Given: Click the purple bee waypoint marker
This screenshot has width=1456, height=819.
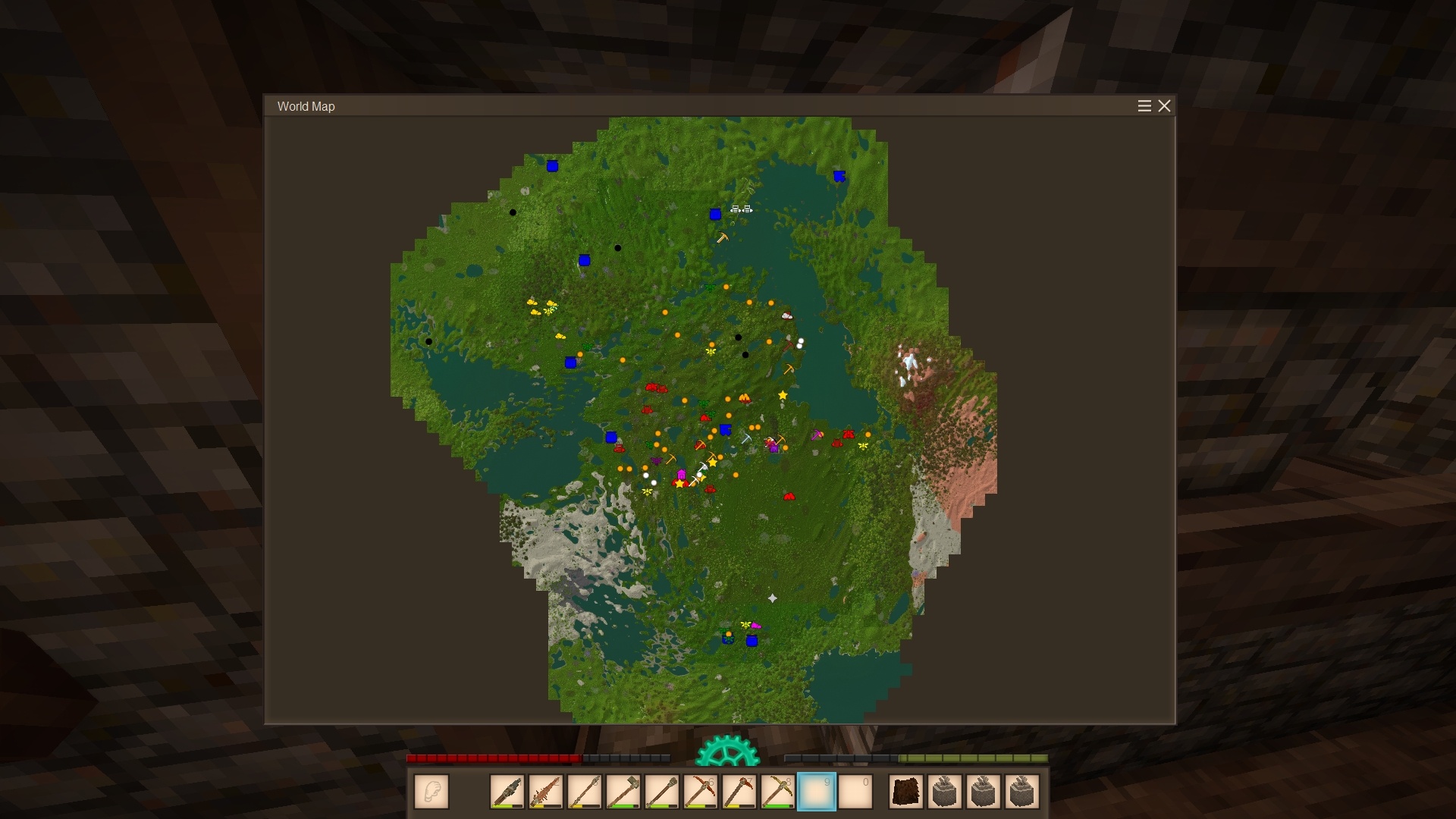Looking at the screenshot, I should pos(656,460).
